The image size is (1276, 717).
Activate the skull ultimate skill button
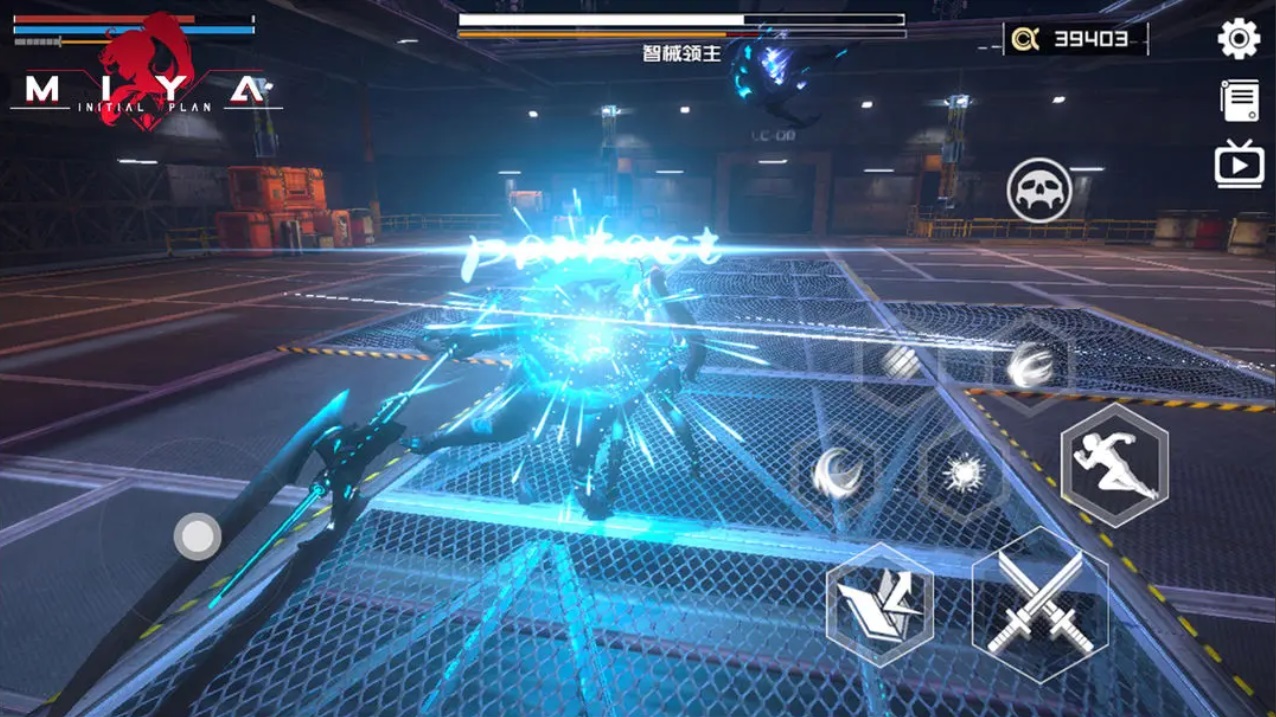tap(1039, 190)
